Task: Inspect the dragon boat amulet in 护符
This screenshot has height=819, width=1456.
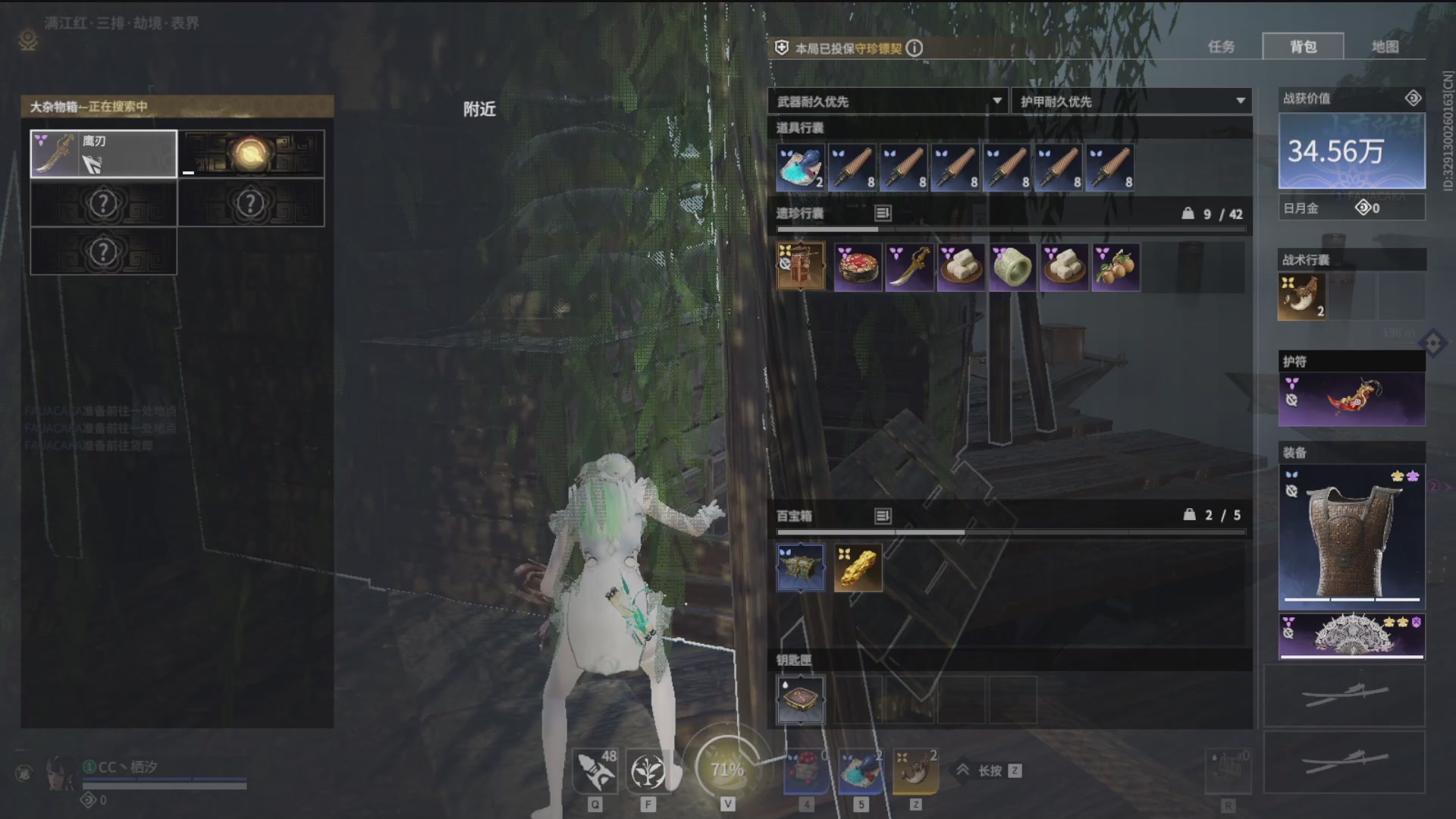Action: [1352, 398]
